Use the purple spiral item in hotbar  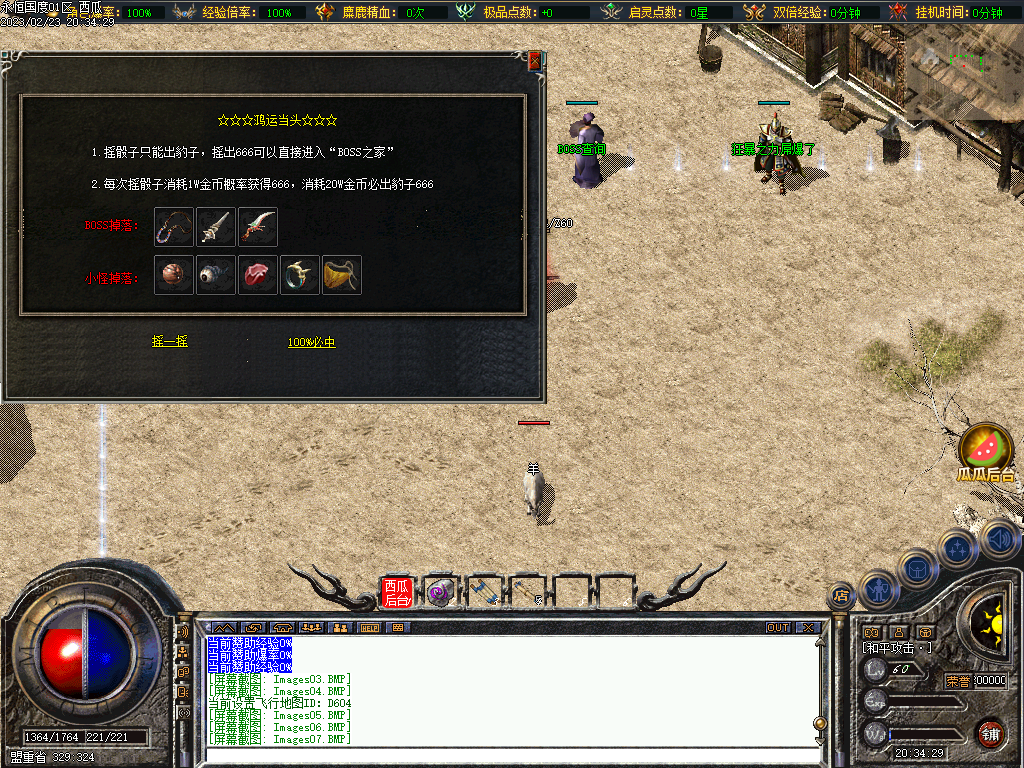(x=440, y=593)
